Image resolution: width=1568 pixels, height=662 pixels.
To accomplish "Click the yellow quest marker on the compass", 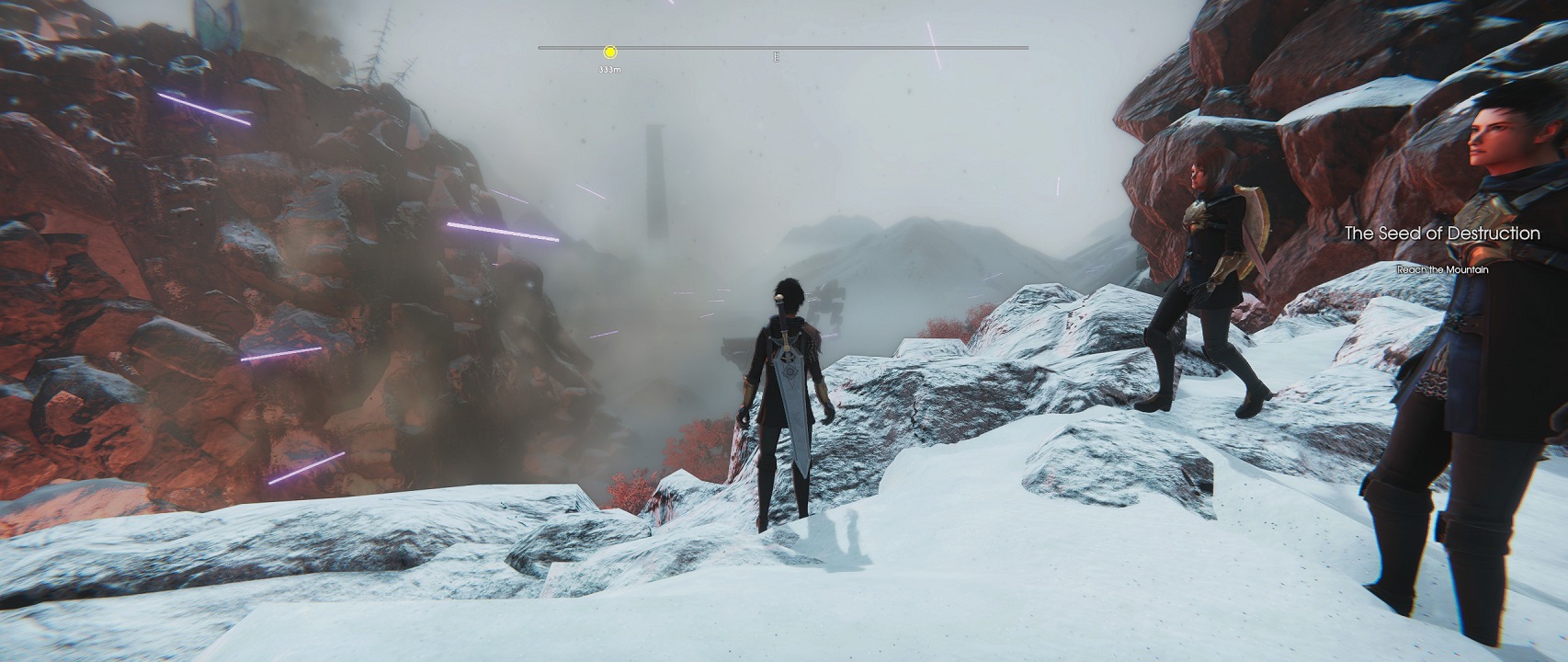I will (x=610, y=52).
